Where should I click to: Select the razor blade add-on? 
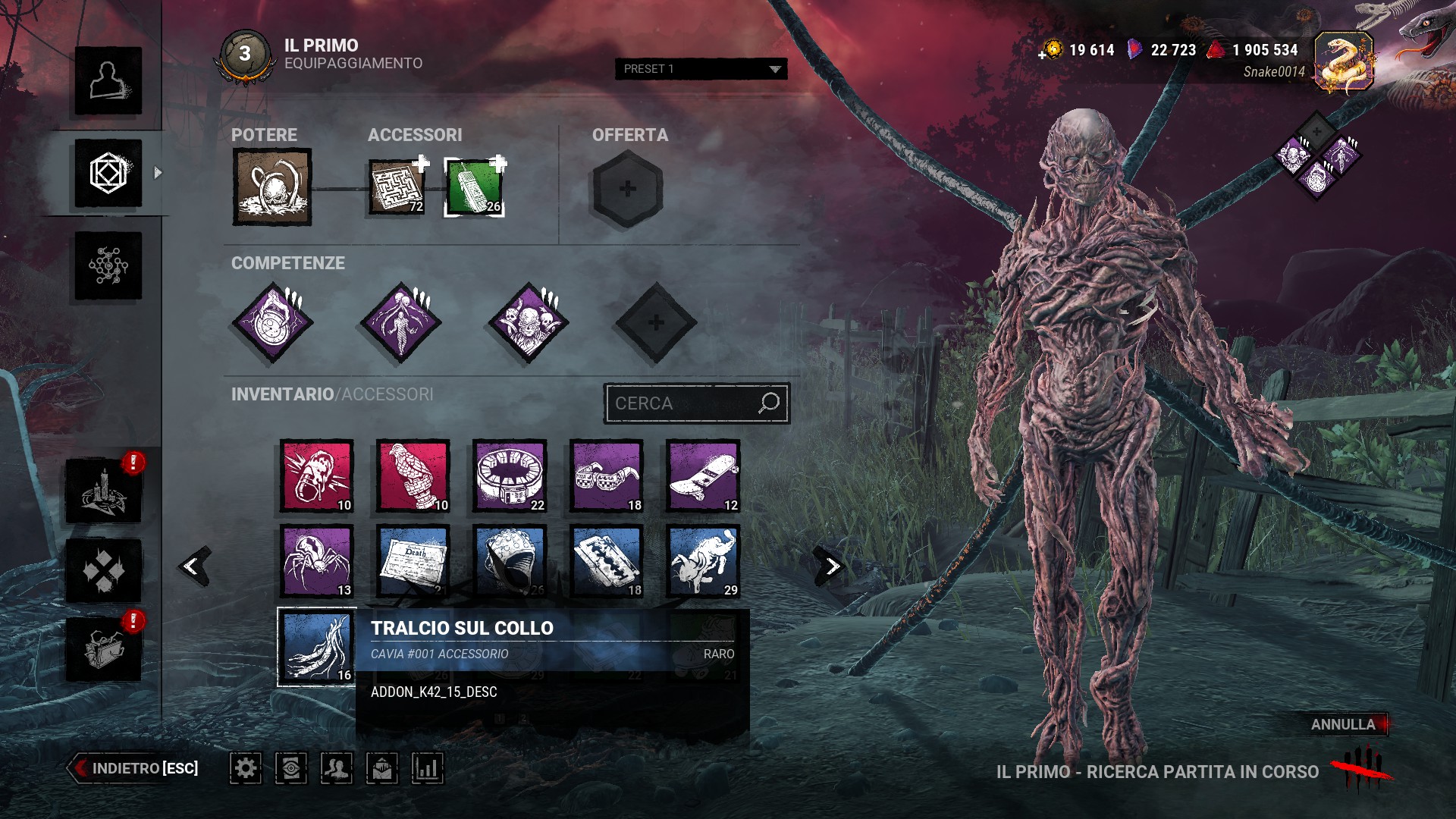607,561
